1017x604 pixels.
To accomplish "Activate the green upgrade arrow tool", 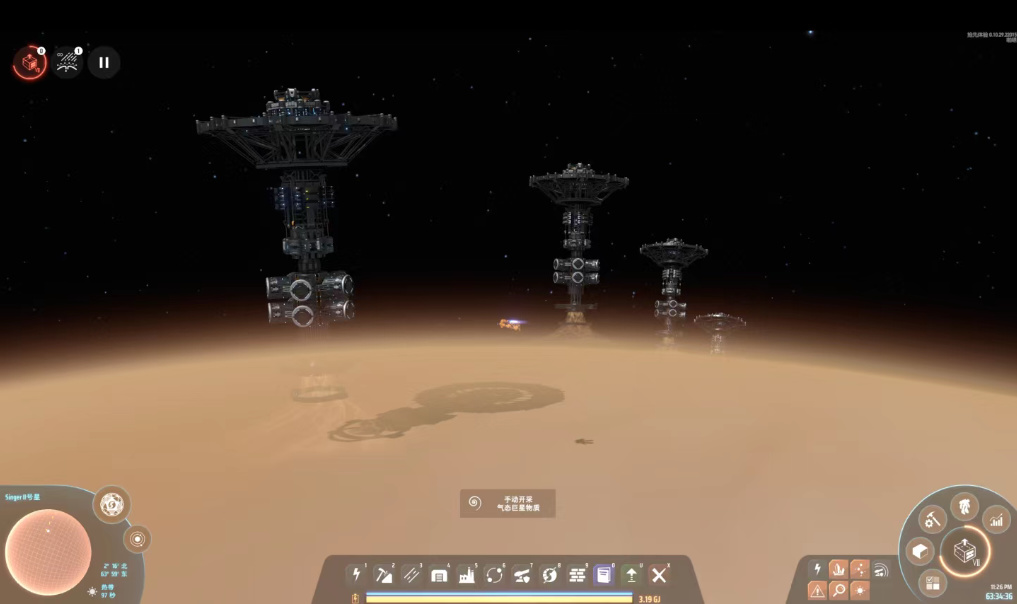I will (631, 574).
